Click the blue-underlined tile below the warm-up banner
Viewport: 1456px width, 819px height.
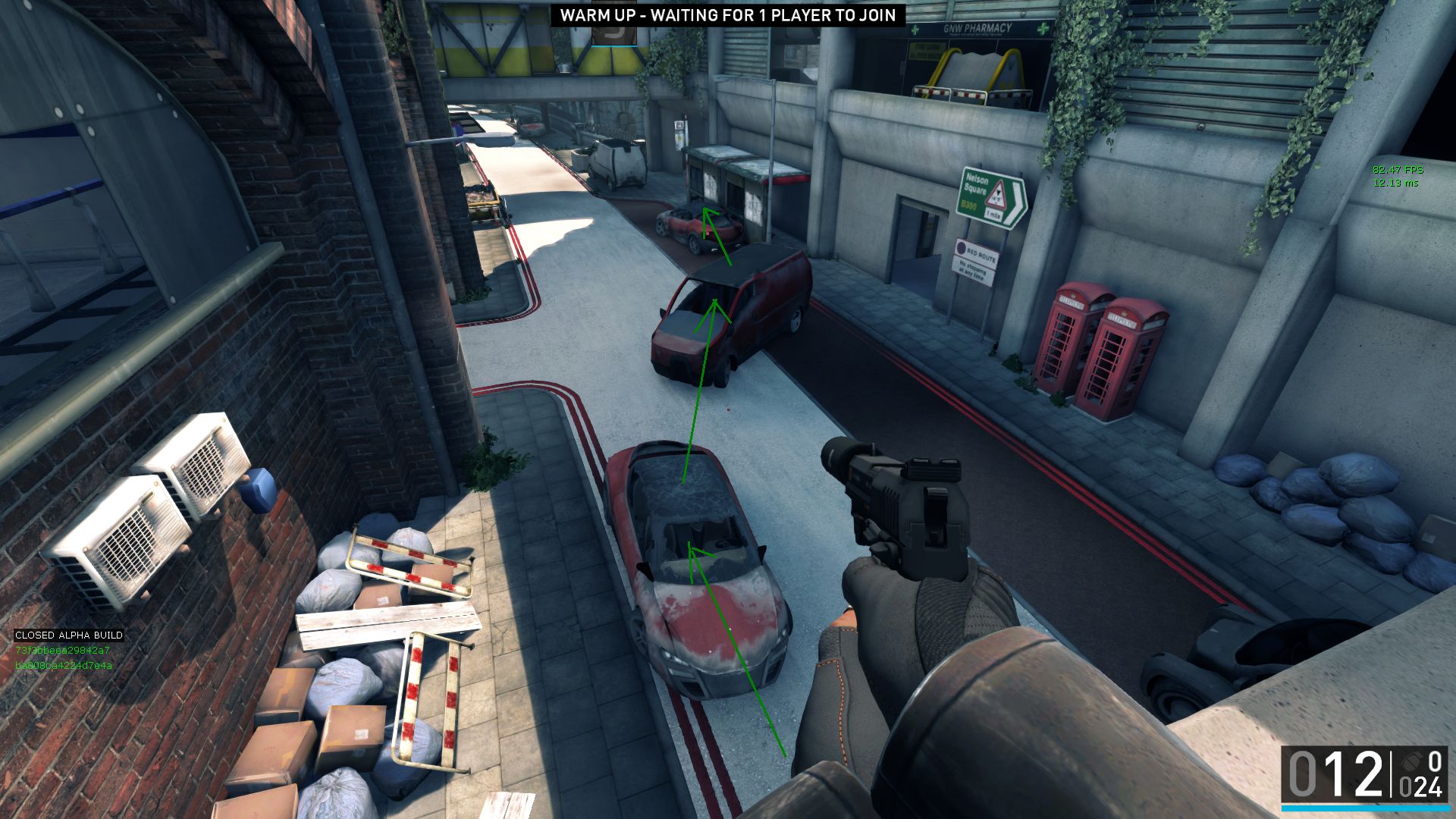(613, 36)
